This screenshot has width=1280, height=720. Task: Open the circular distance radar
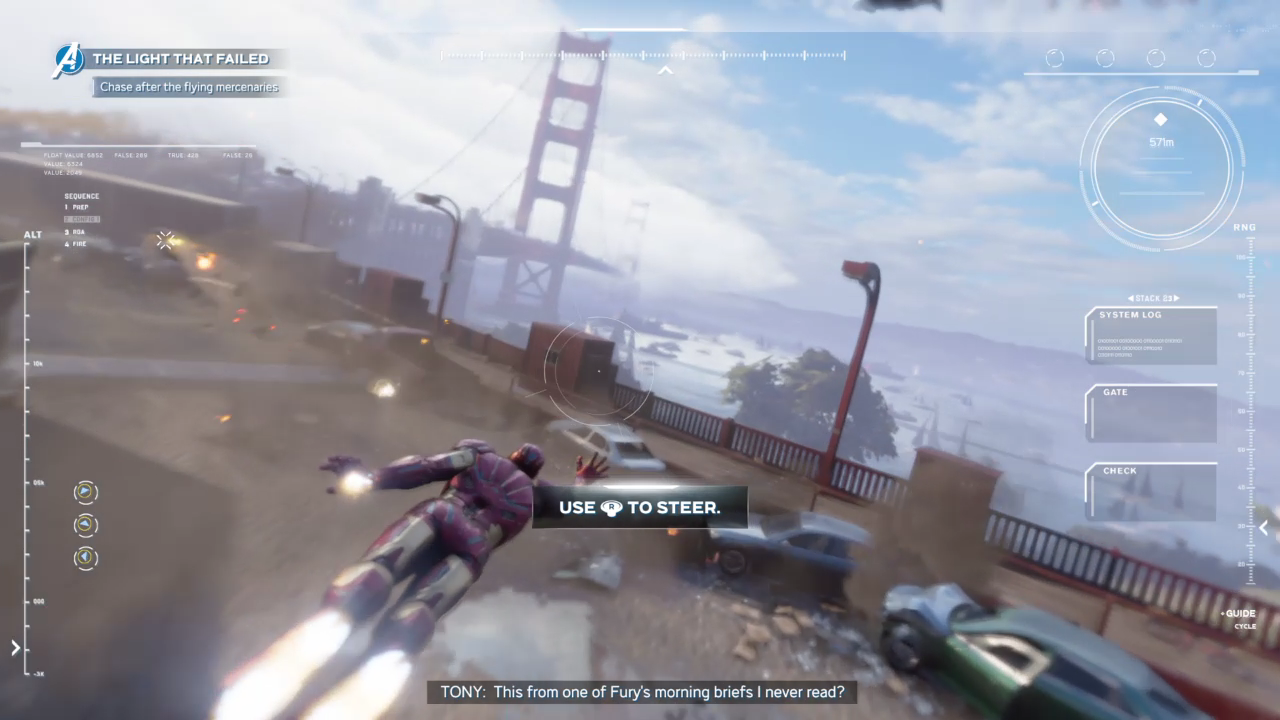pyautogui.click(x=1161, y=167)
